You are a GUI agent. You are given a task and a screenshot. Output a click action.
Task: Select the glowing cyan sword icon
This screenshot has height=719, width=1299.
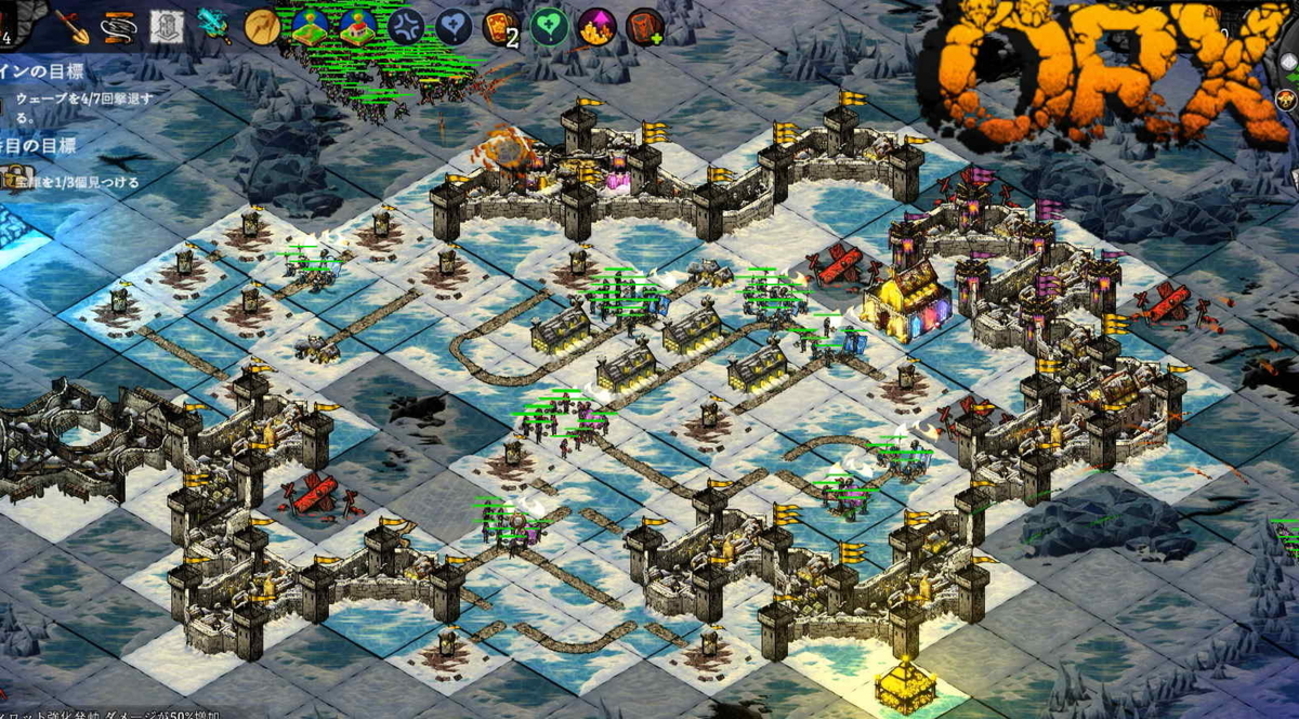pos(213,26)
